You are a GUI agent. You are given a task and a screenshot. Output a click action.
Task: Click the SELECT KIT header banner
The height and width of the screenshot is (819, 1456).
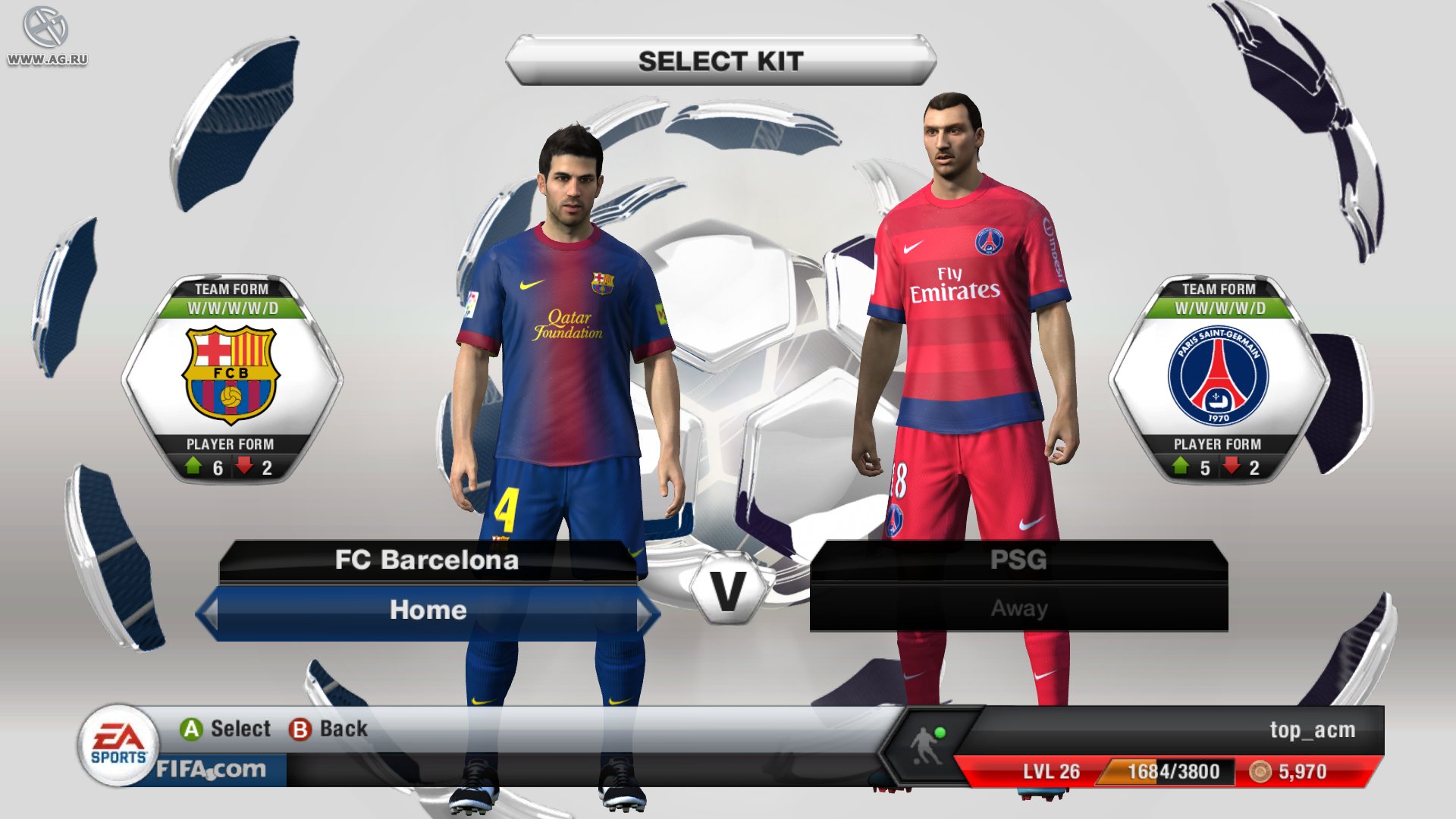point(720,62)
